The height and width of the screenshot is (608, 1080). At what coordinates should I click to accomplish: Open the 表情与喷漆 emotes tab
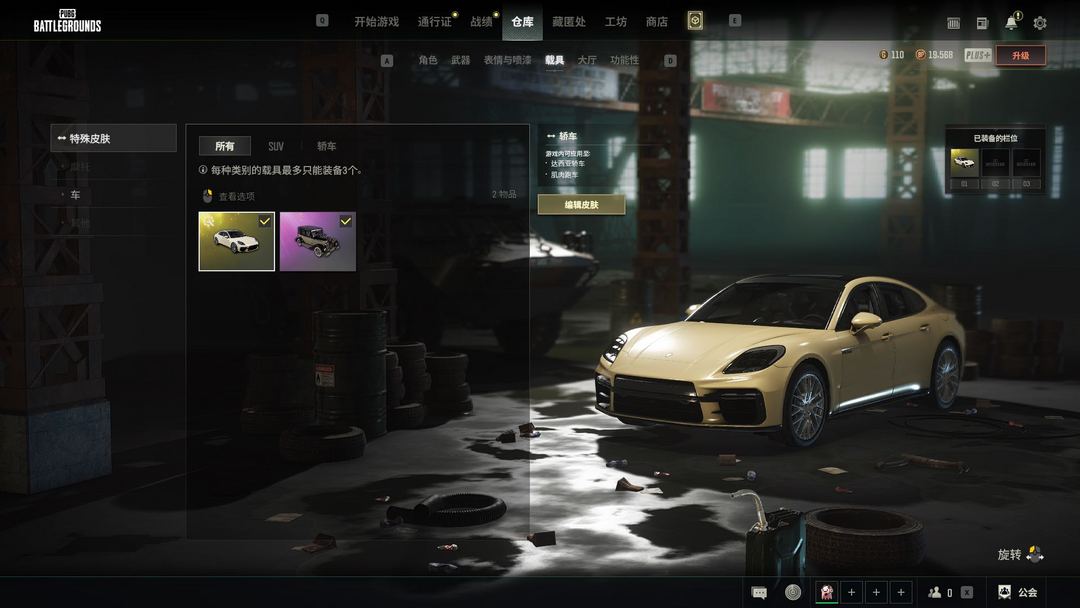pos(508,61)
